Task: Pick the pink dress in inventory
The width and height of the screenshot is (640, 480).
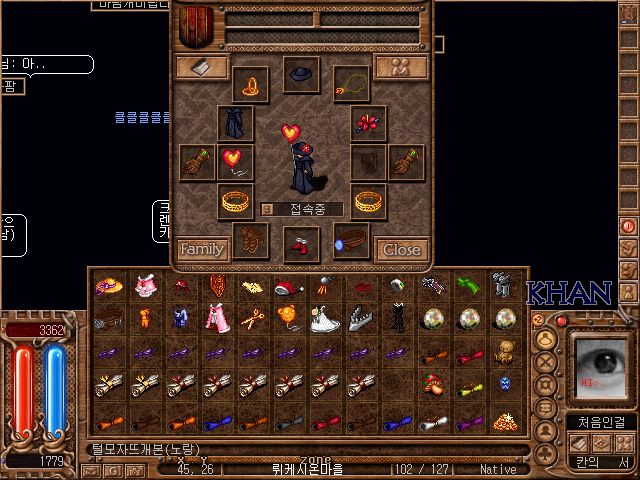Action: click(218, 320)
